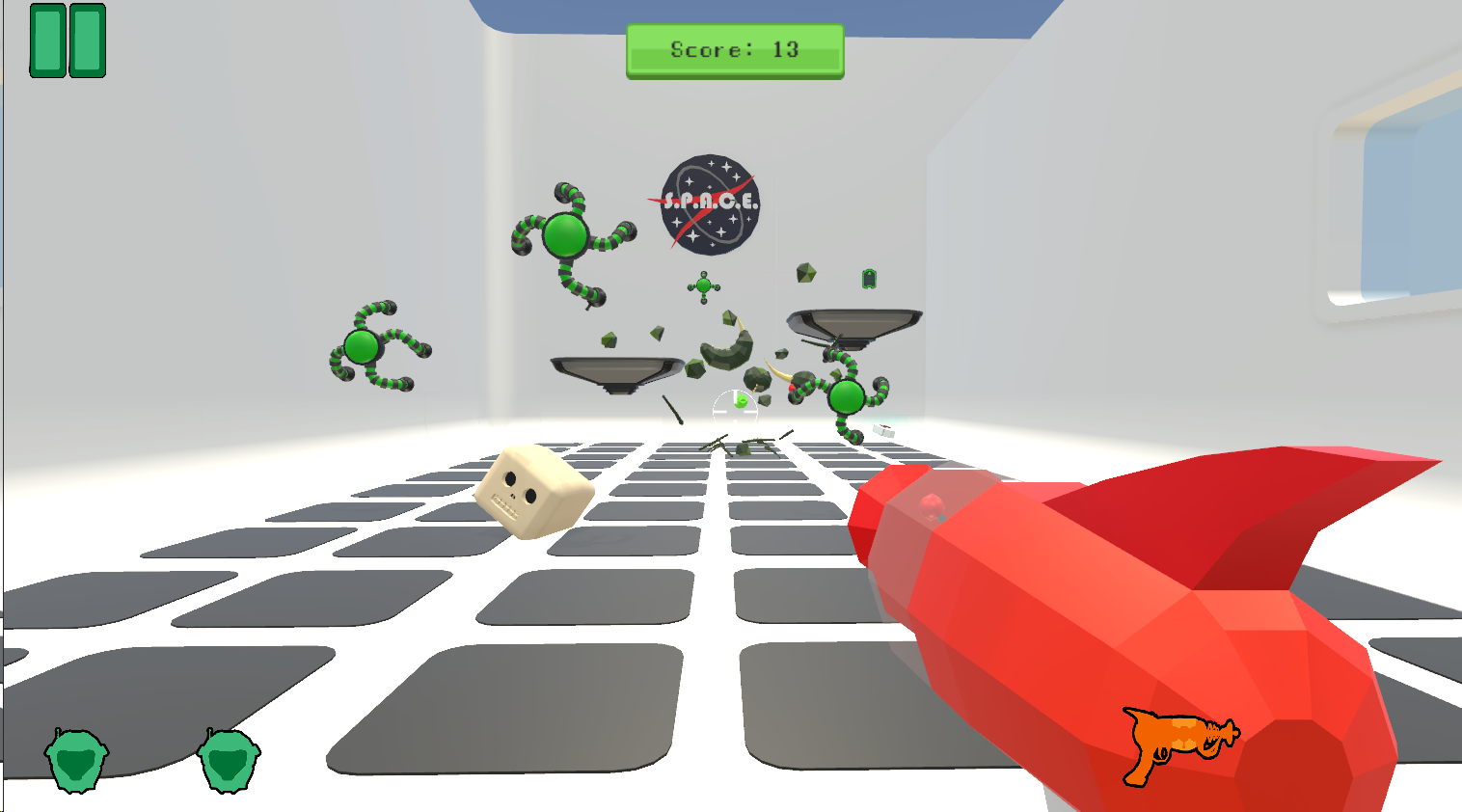
Task: Click the pause icon in the top-left corner
Action: pos(67,41)
